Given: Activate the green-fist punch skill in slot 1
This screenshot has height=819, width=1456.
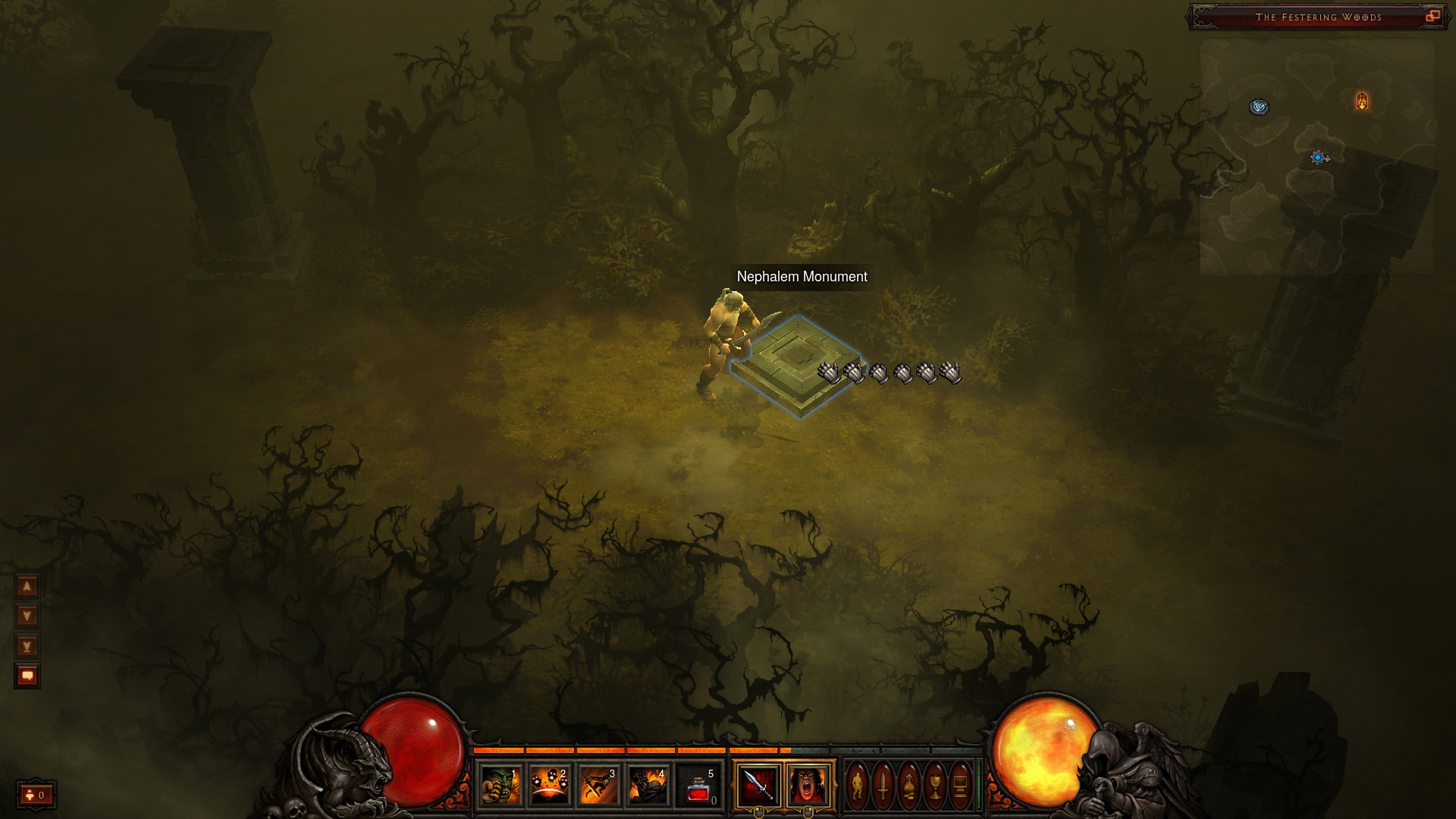Looking at the screenshot, I should [501, 785].
